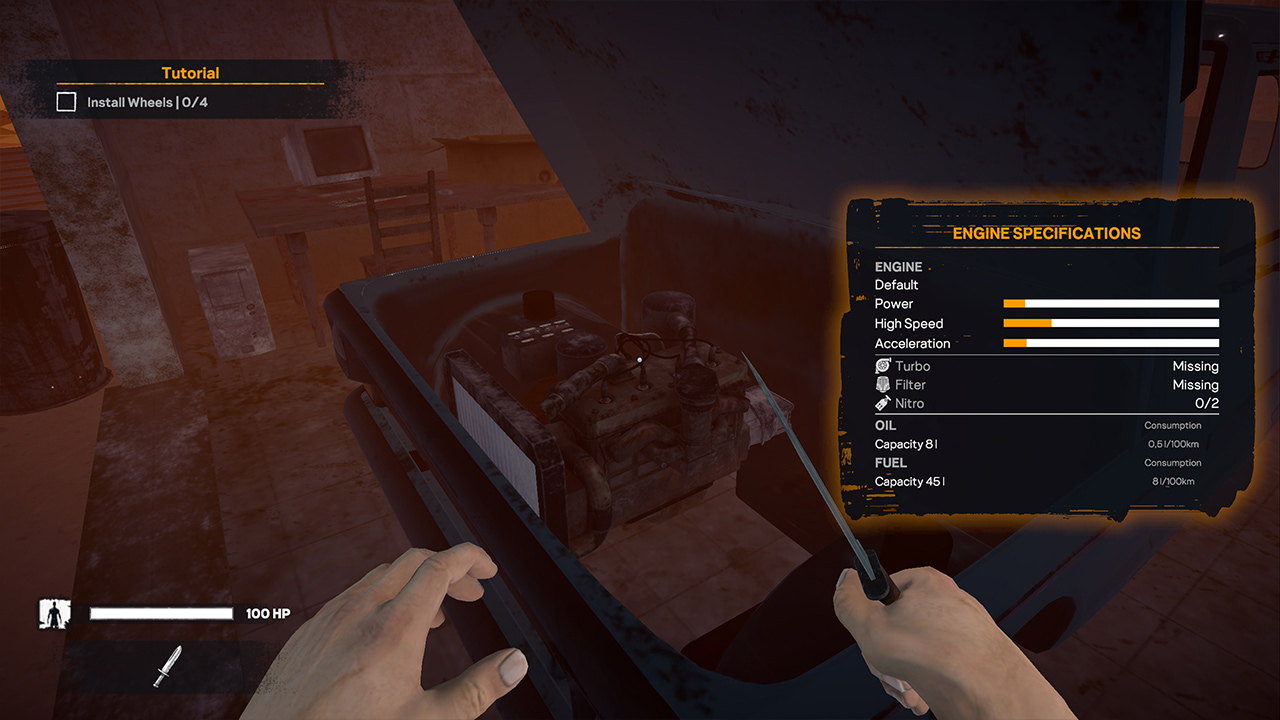This screenshot has width=1280, height=720.
Task: Click the ENGINE SPECIFICATIONS title
Action: [x=1048, y=233]
